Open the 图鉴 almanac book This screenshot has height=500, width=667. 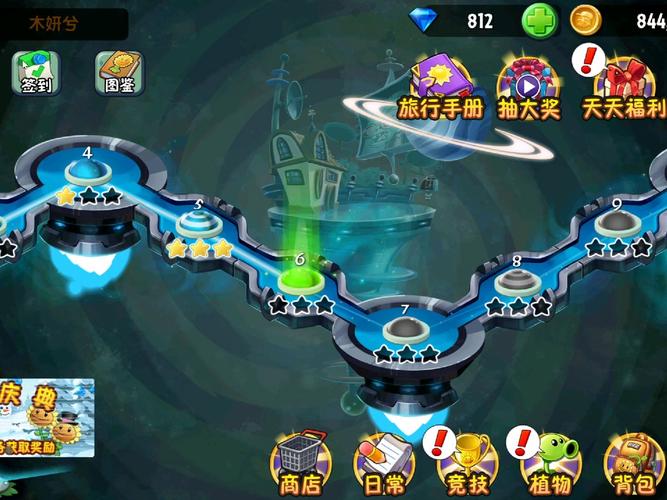tap(117, 71)
